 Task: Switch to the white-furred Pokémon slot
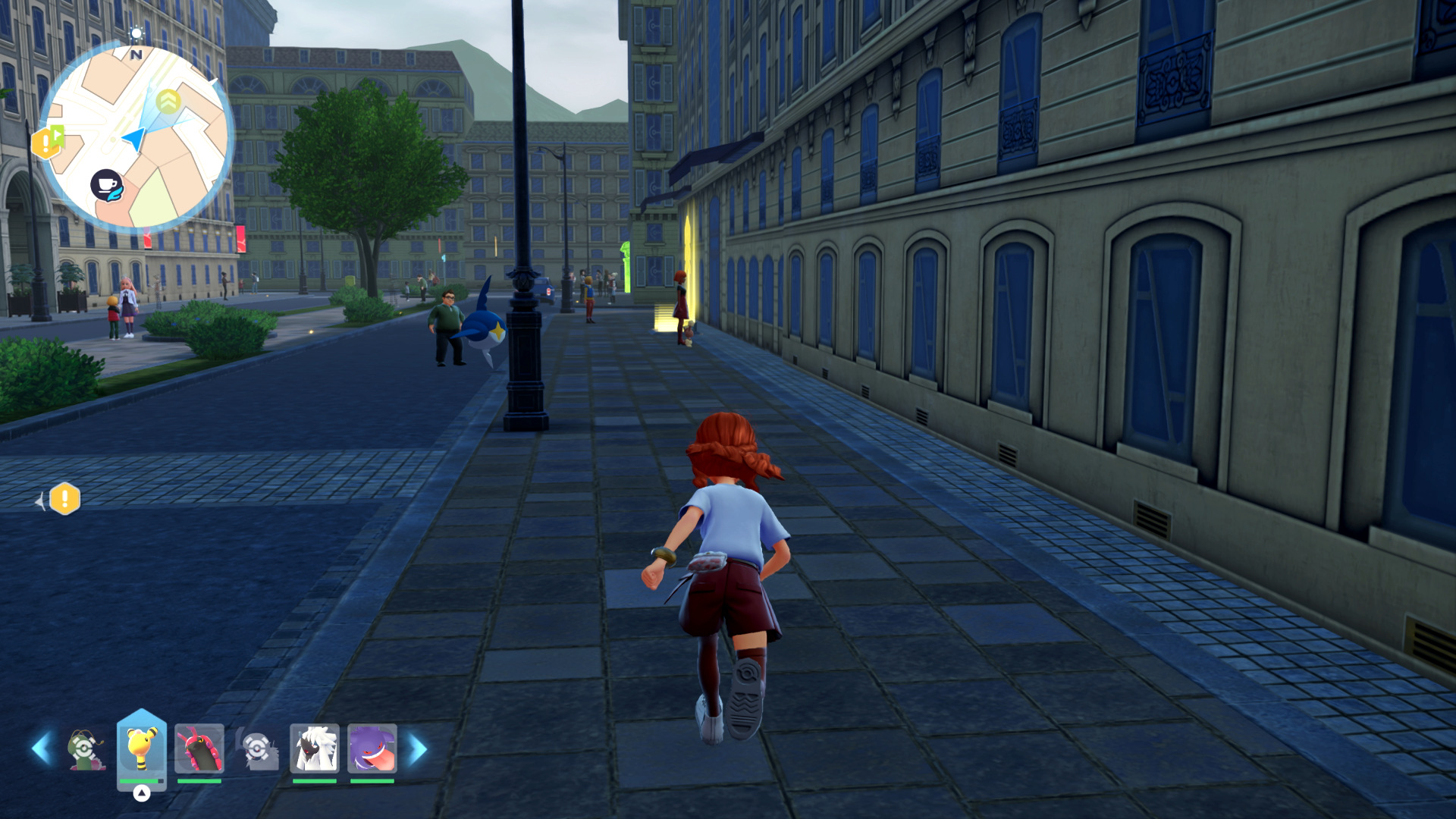tap(315, 749)
